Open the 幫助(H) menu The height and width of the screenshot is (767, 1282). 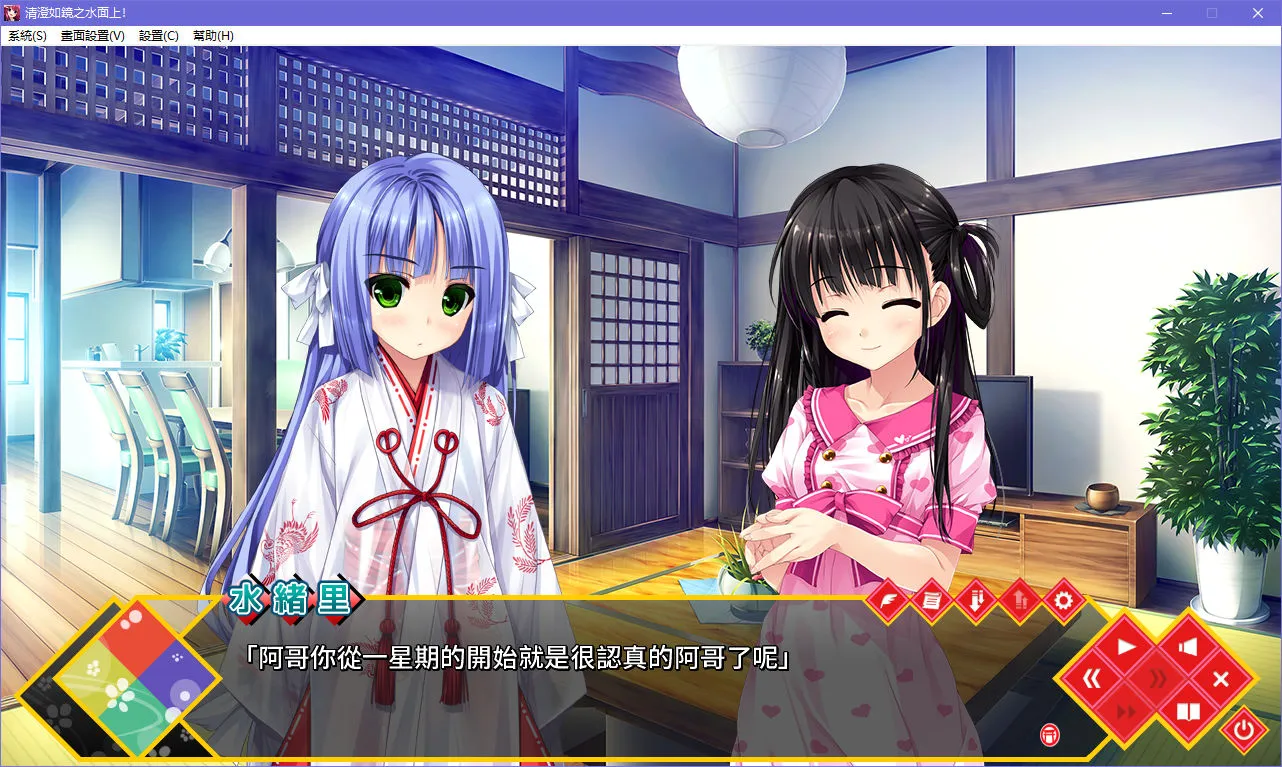click(211, 35)
